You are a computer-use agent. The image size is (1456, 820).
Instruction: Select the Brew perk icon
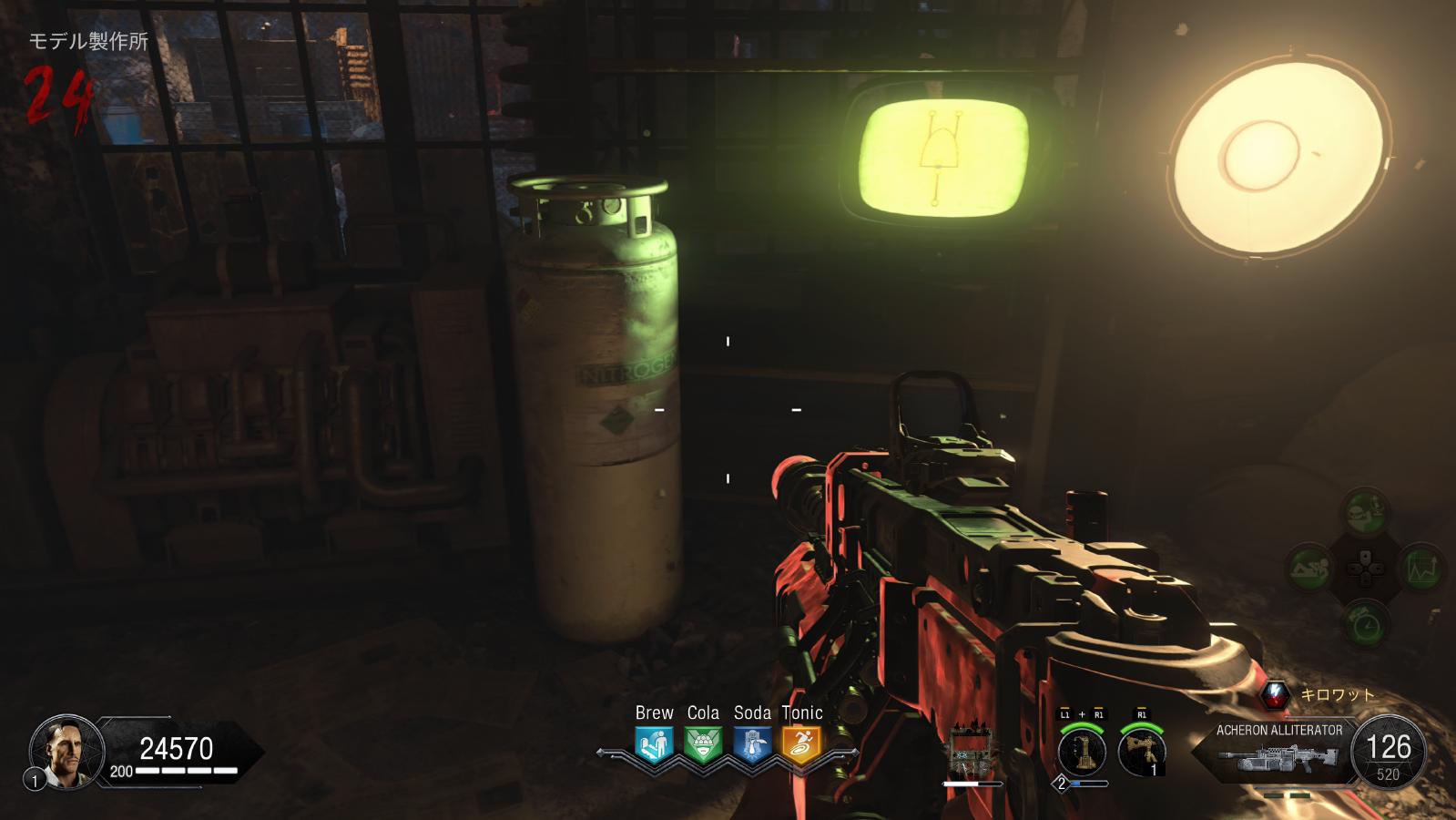coord(654,744)
